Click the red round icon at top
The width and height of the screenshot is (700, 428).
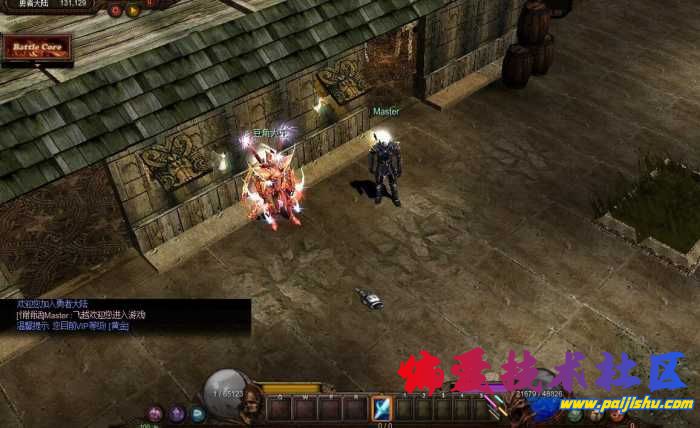(116, 10)
